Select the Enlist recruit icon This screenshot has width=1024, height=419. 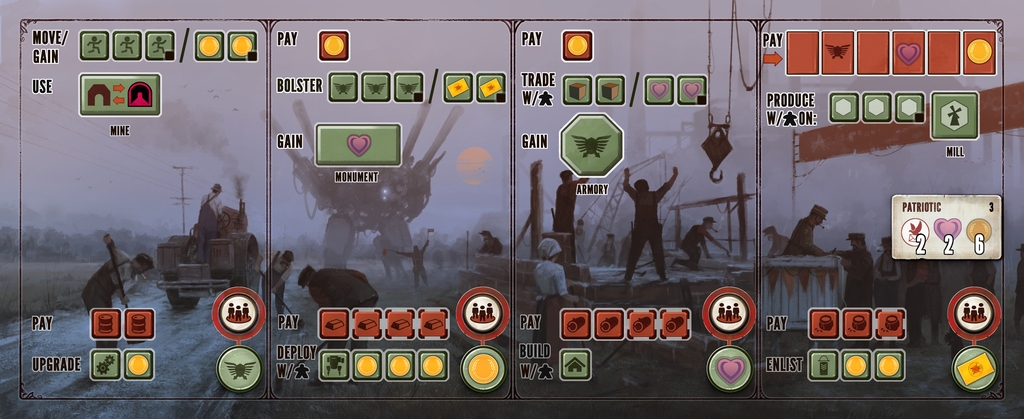[823, 365]
